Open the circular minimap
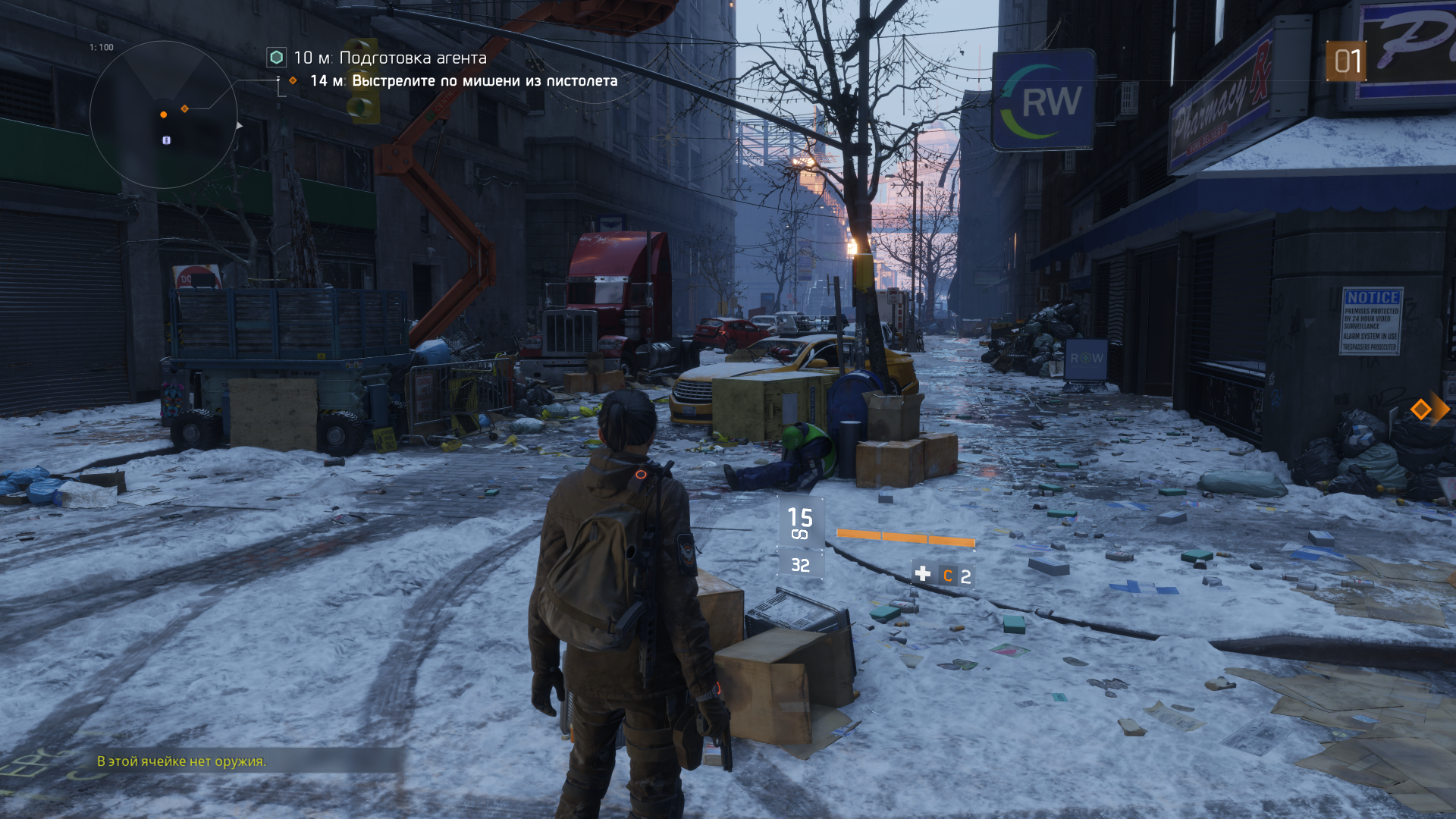This screenshot has height=819, width=1456. [x=164, y=115]
